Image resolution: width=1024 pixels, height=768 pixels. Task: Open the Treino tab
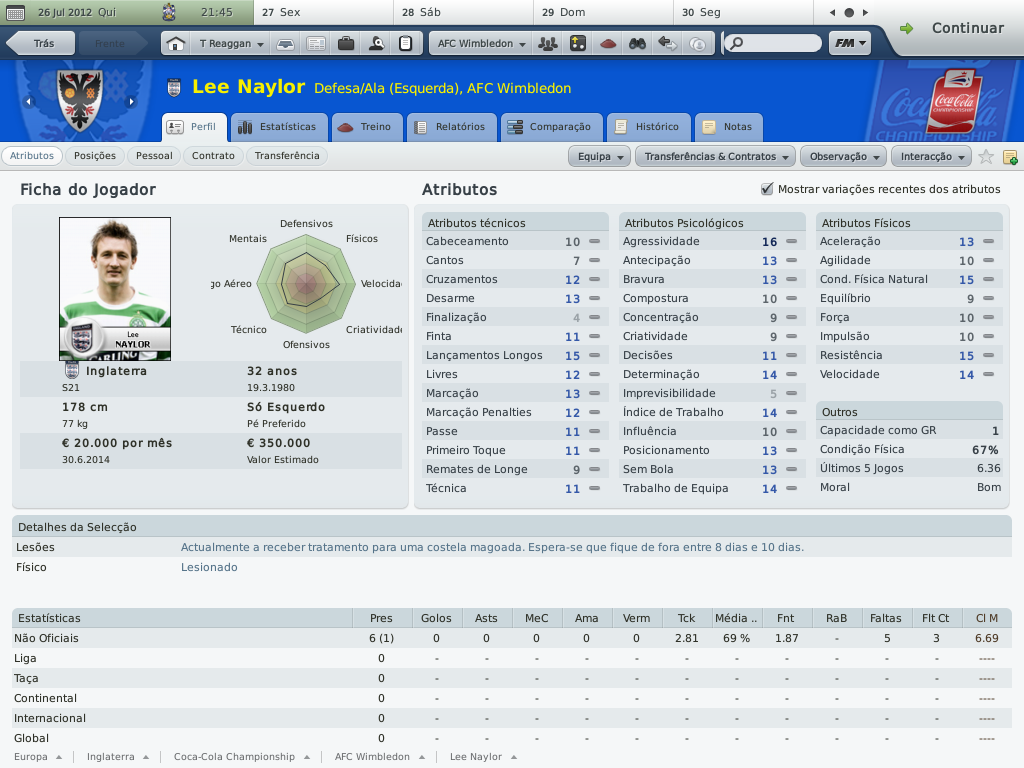click(x=366, y=127)
